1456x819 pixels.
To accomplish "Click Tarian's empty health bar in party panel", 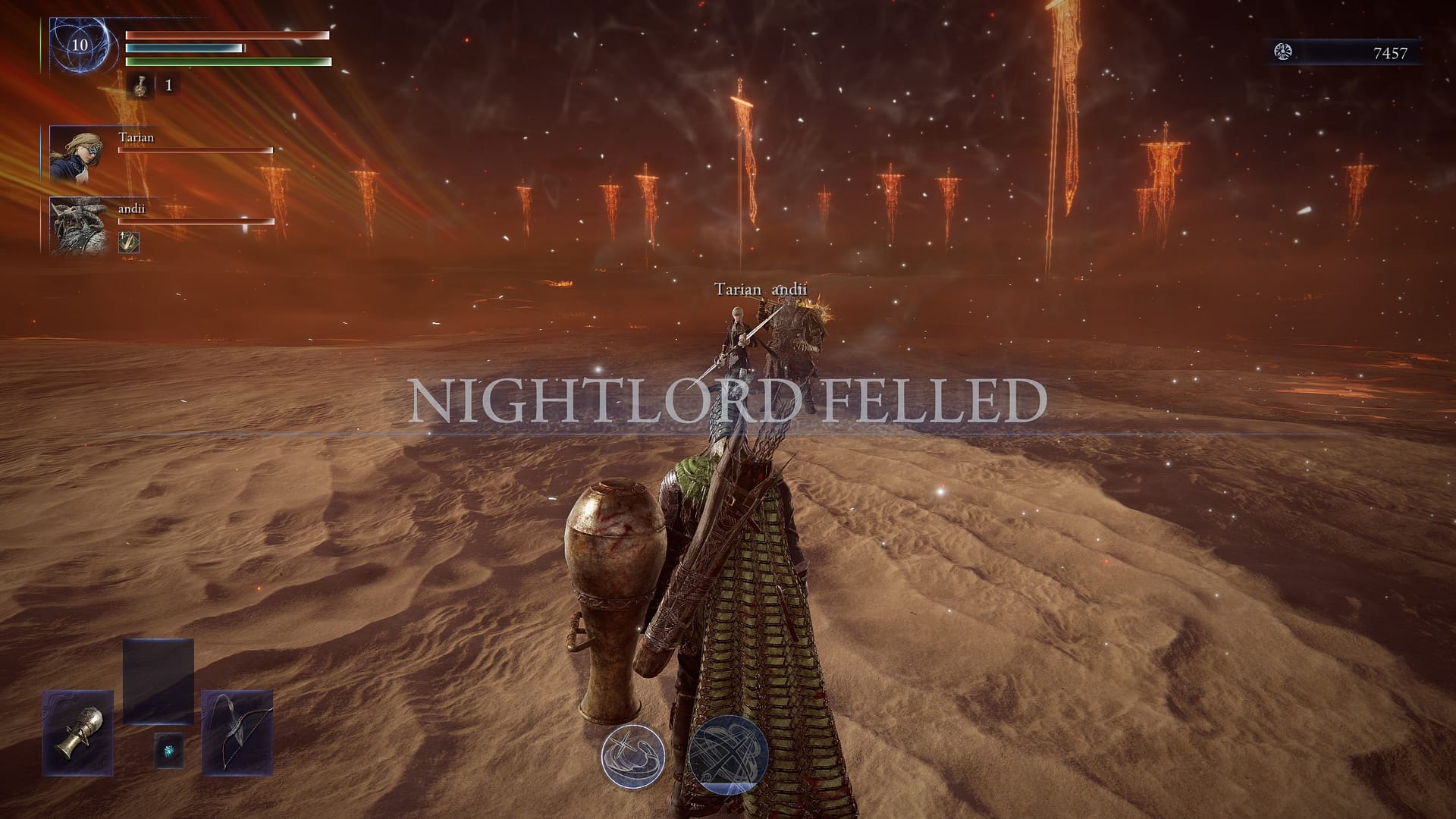I will (x=195, y=149).
